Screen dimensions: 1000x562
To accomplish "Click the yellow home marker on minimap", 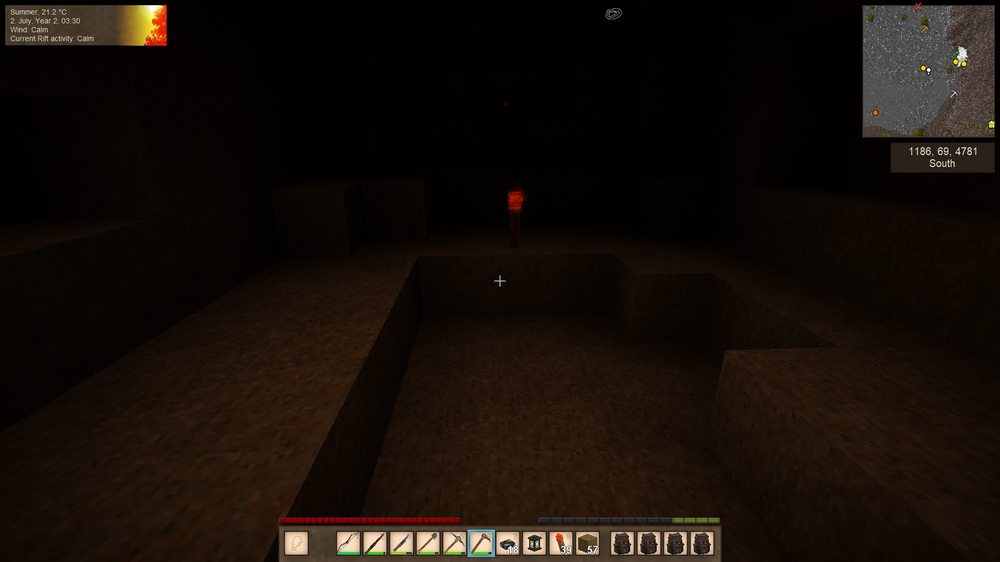I will click(991, 124).
